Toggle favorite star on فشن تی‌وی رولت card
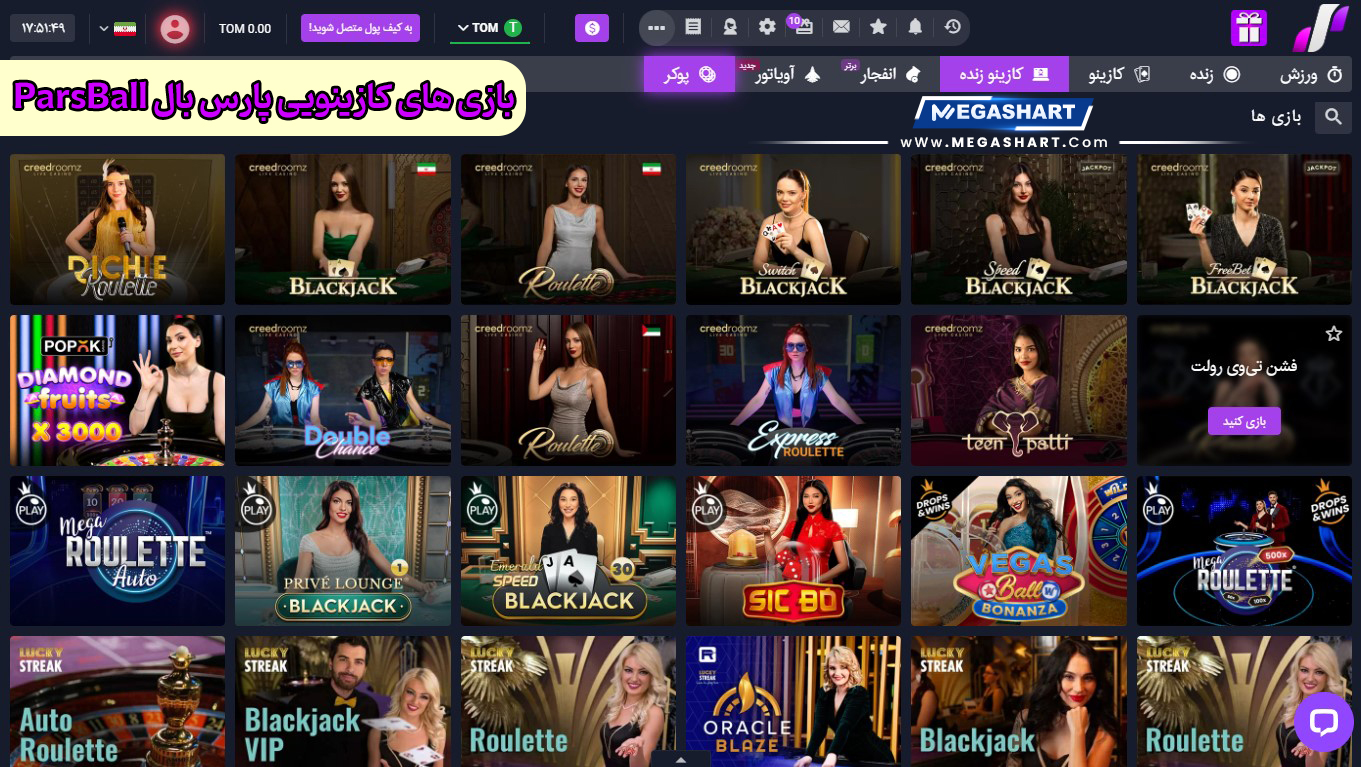The height and width of the screenshot is (767, 1361). coord(1334,333)
